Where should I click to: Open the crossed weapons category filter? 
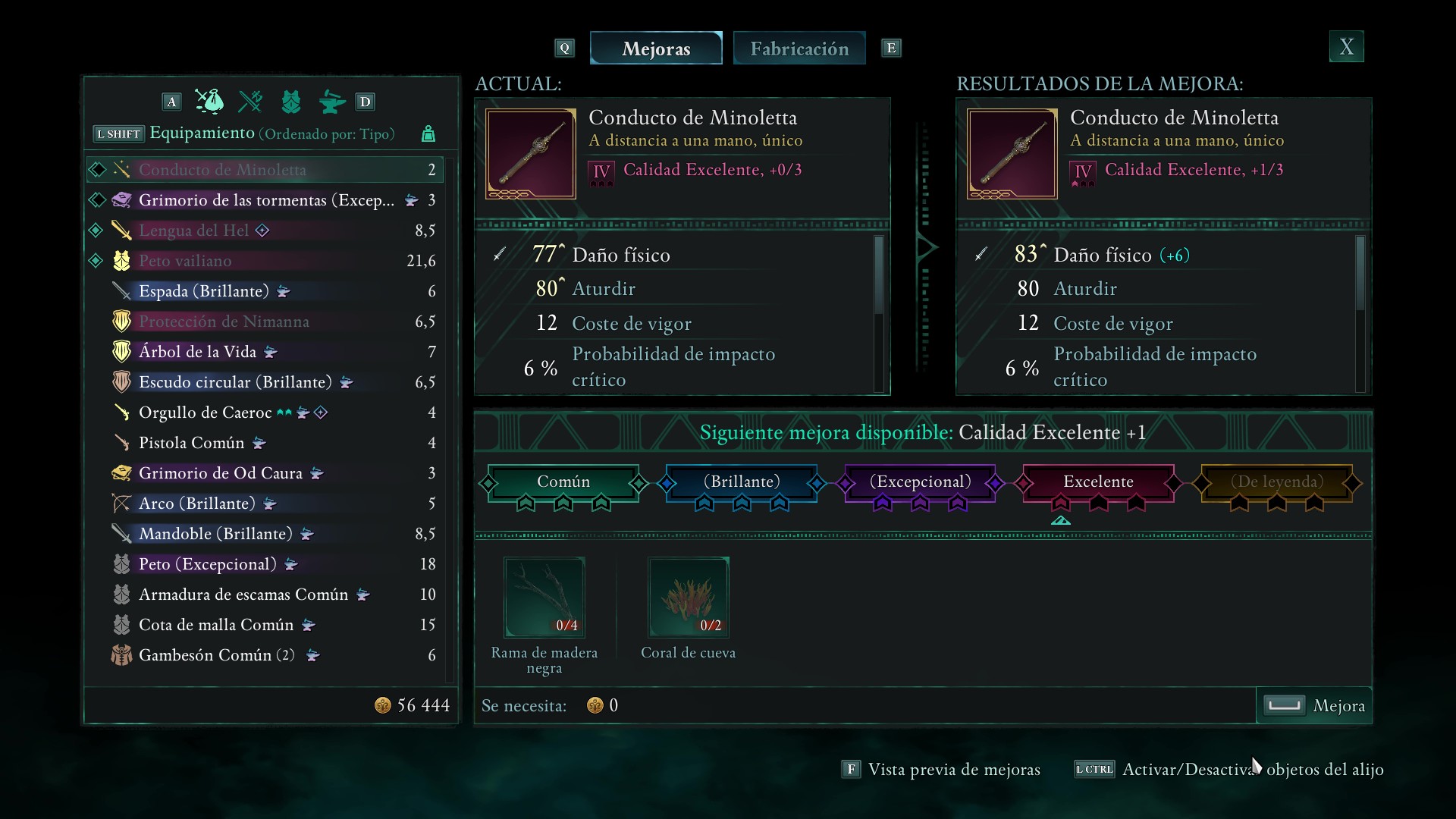(x=250, y=102)
